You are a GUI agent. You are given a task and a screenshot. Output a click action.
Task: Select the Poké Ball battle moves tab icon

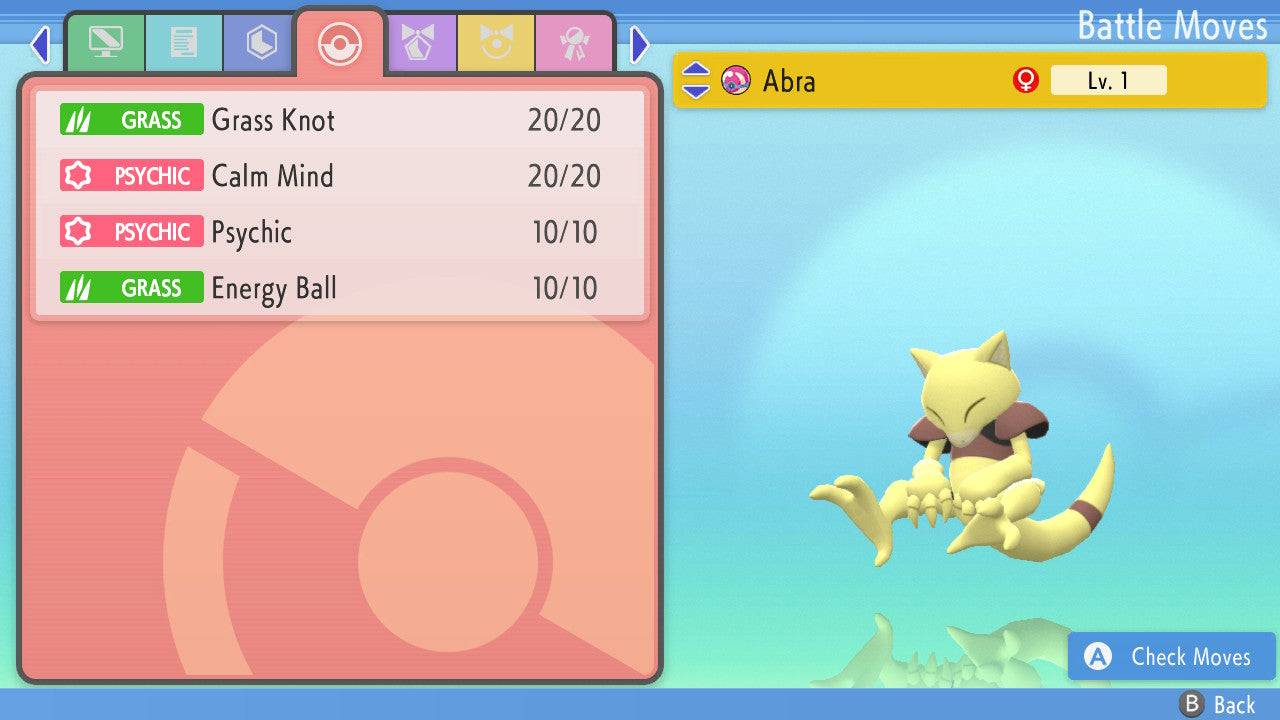coord(340,42)
